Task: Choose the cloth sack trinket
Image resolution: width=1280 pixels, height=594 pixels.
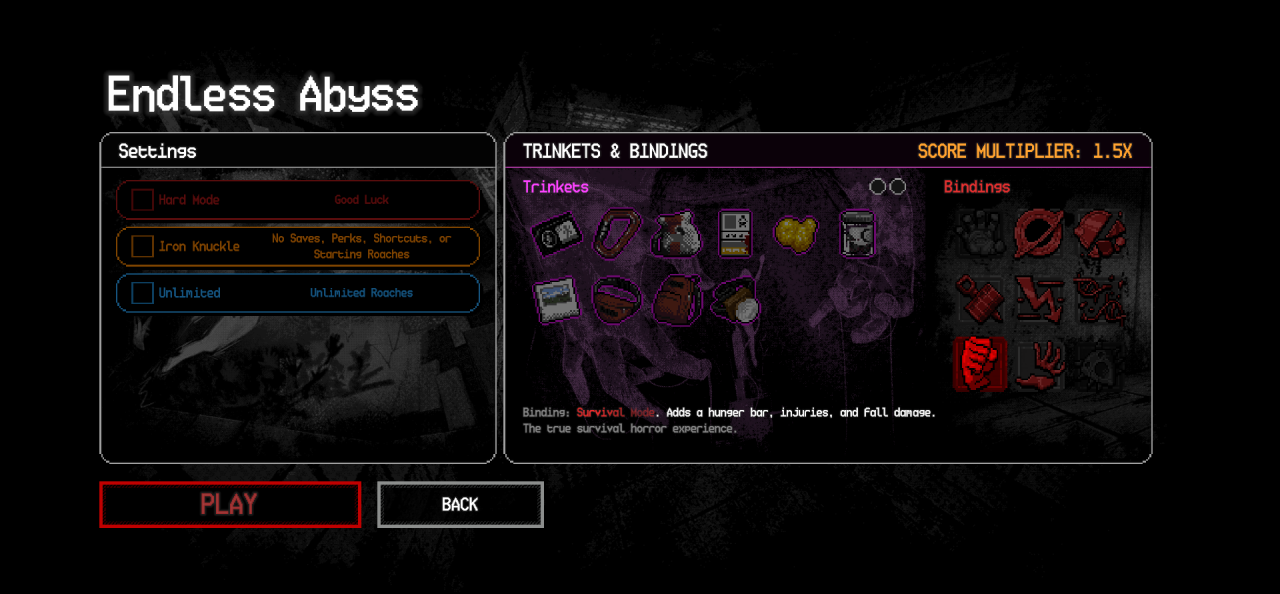Action: tap(675, 233)
